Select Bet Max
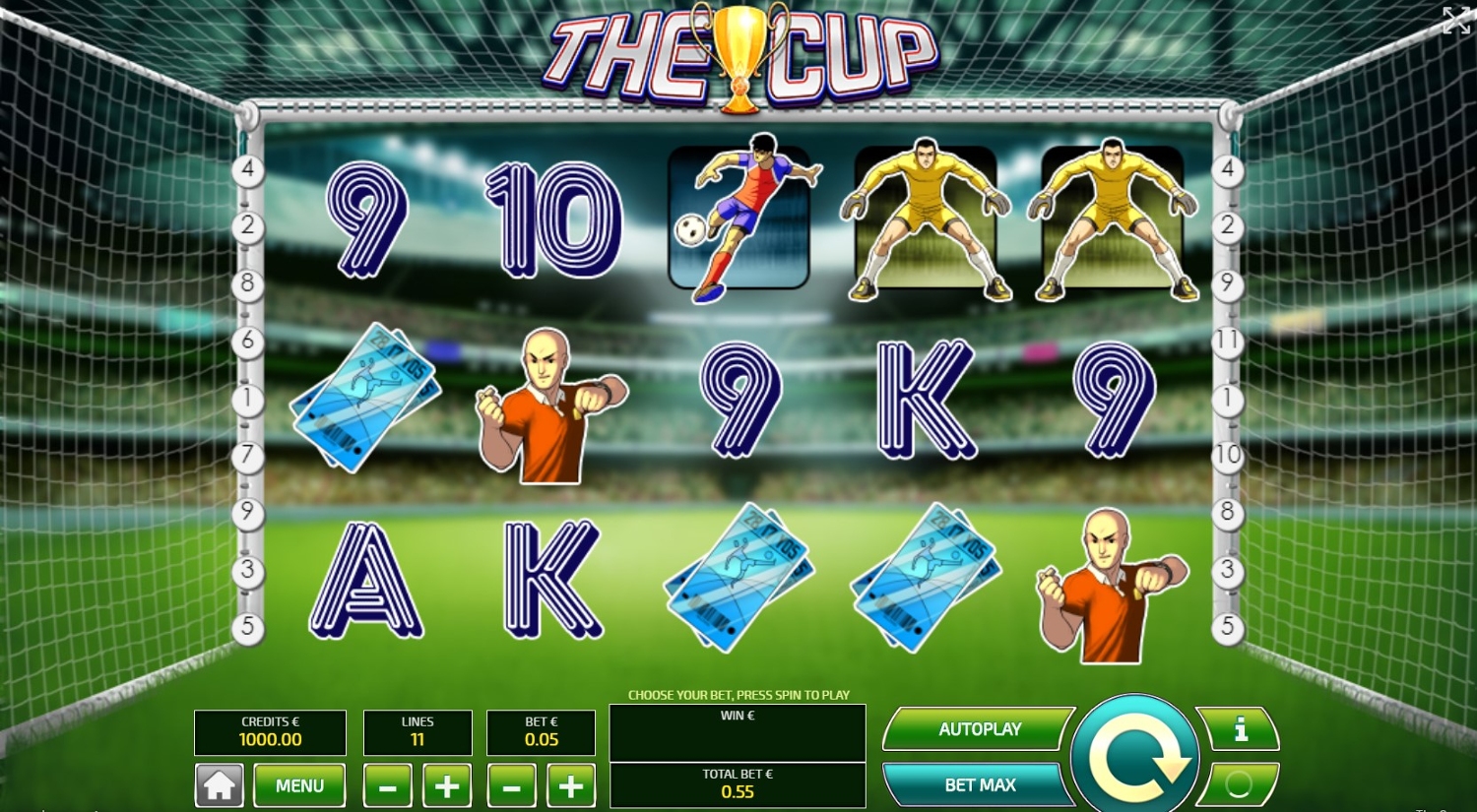 978,784
